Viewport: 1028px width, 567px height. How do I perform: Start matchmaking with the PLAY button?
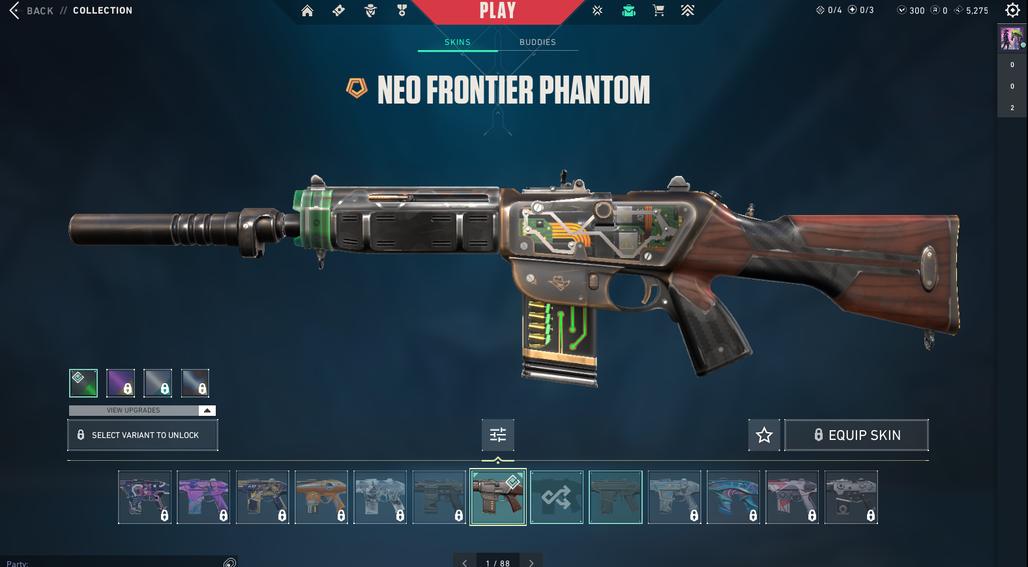(497, 11)
